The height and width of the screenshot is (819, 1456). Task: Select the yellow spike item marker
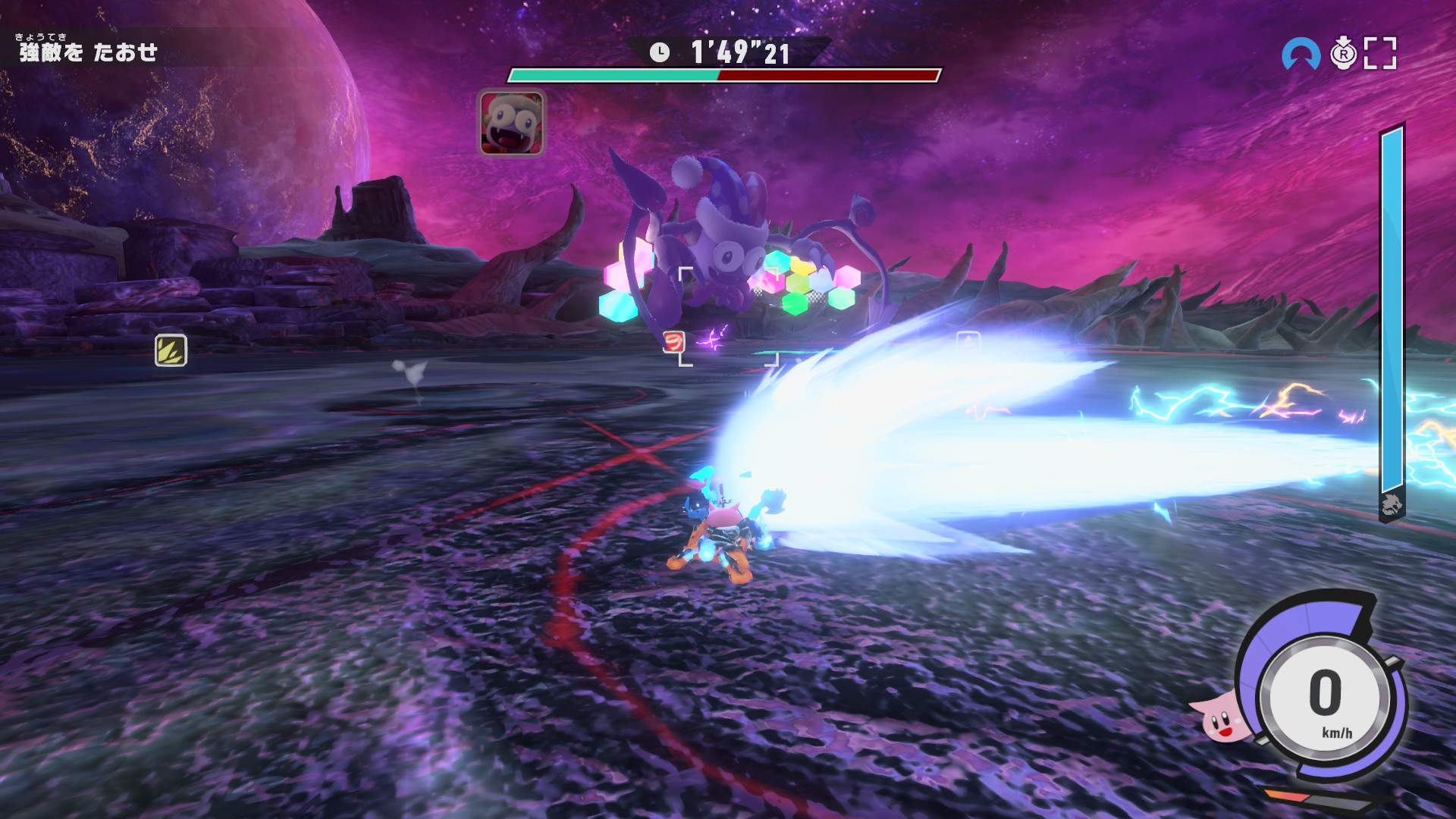tap(171, 350)
